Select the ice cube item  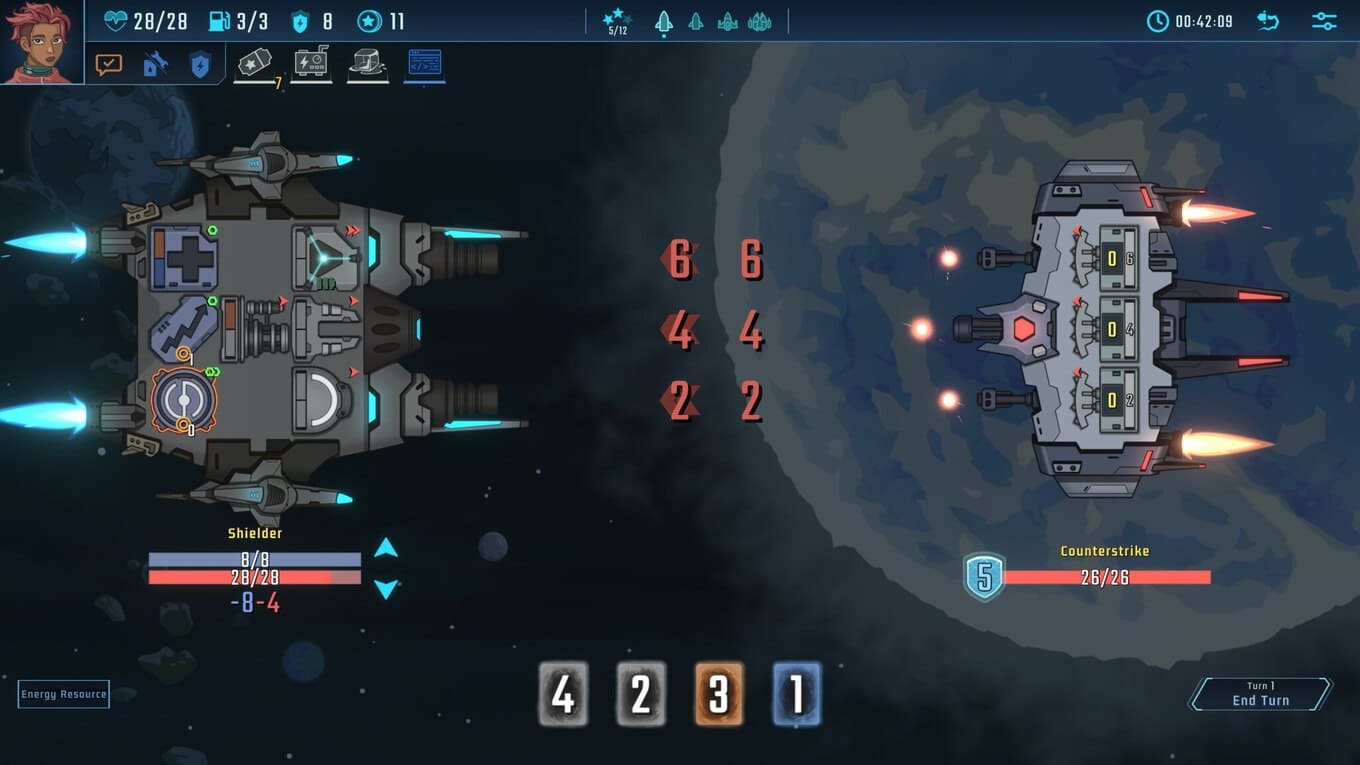[x=368, y=64]
